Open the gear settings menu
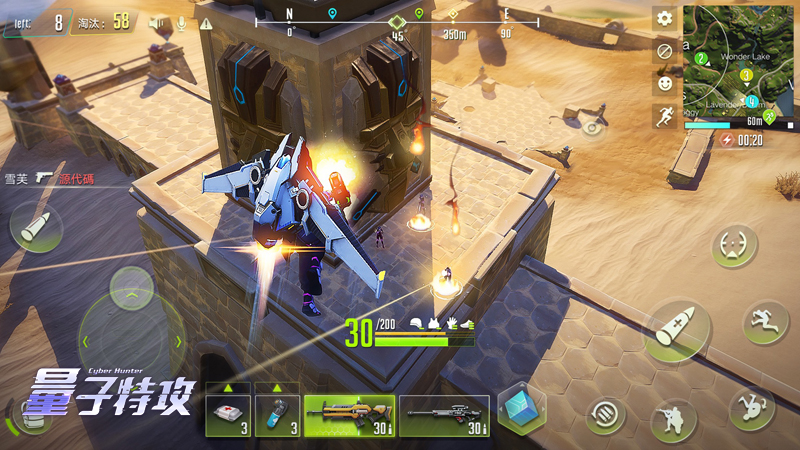This screenshot has height=450, width=800. (x=664, y=18)
